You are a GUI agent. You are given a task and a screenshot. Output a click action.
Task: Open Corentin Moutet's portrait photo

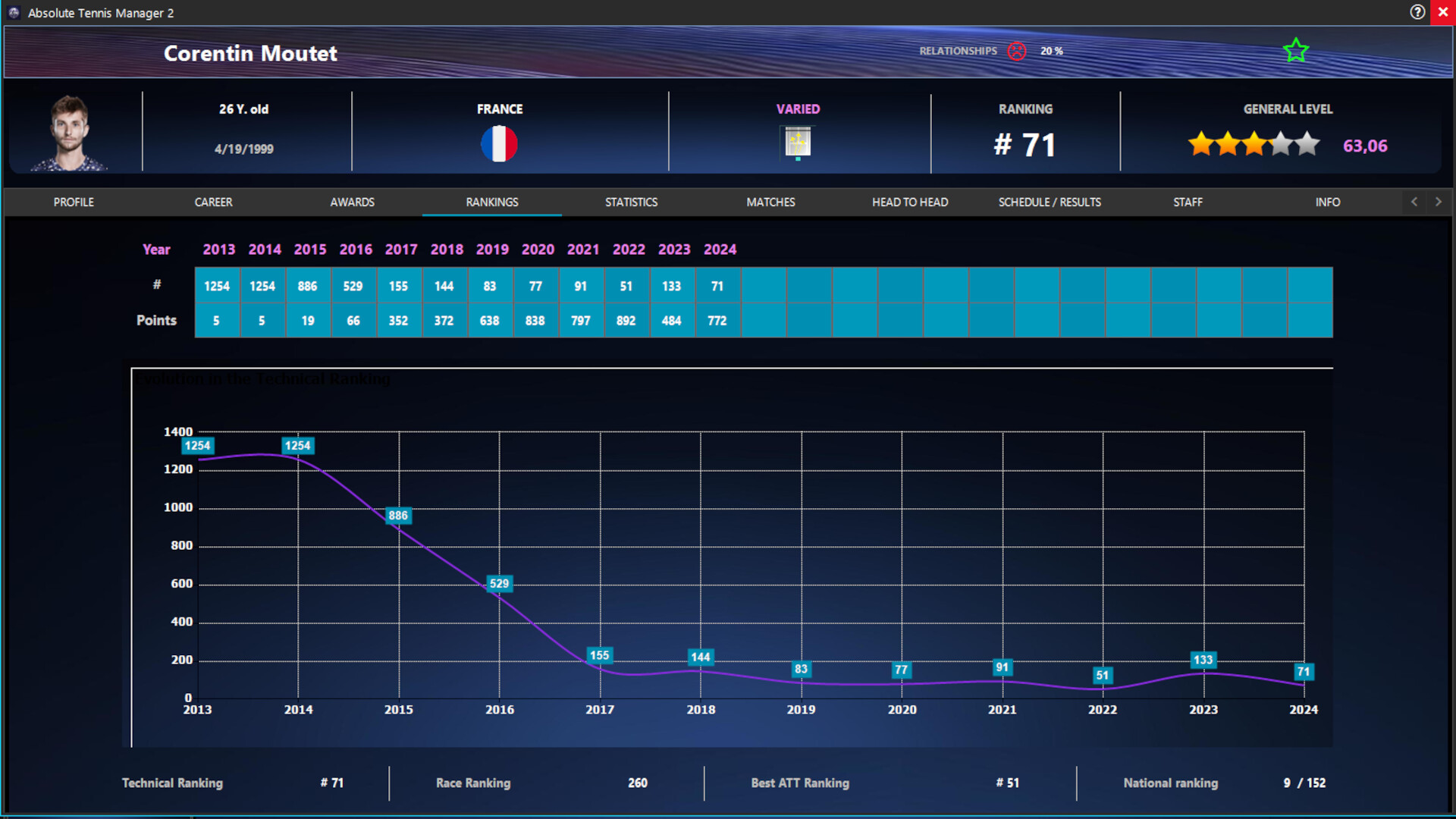[x=71, y=132]
